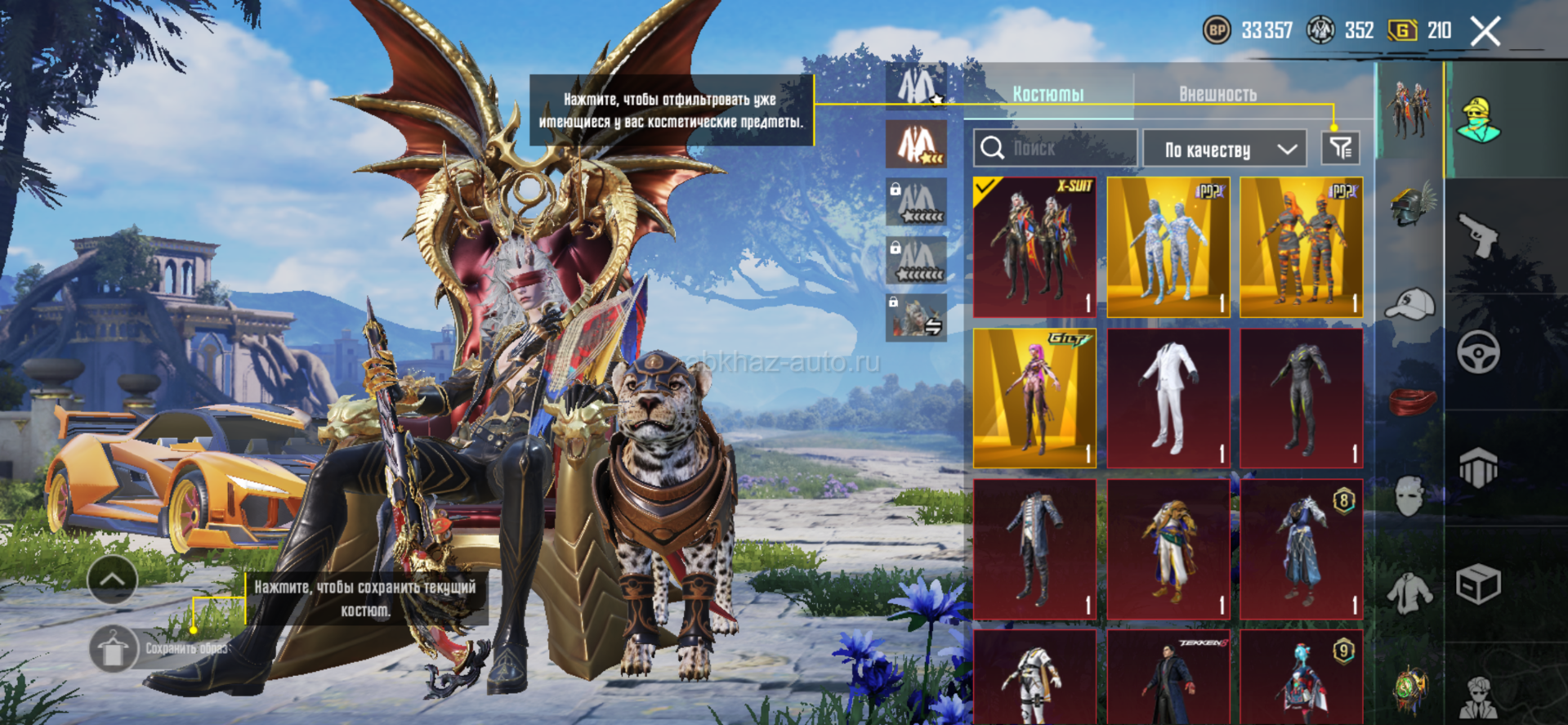This screenshot has width=1568, height=725.
Task: Switch to the Внешность tab
Action: pyautogui.click(x=1217, y=94)
